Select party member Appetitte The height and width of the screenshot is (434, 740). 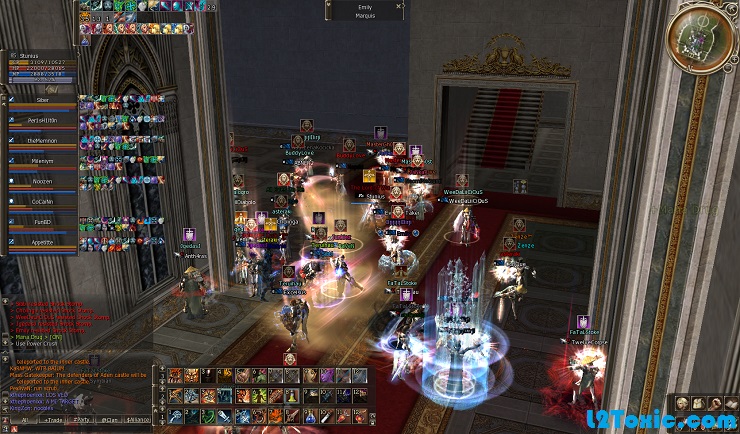pyautogui.click(x=42, y=243)
